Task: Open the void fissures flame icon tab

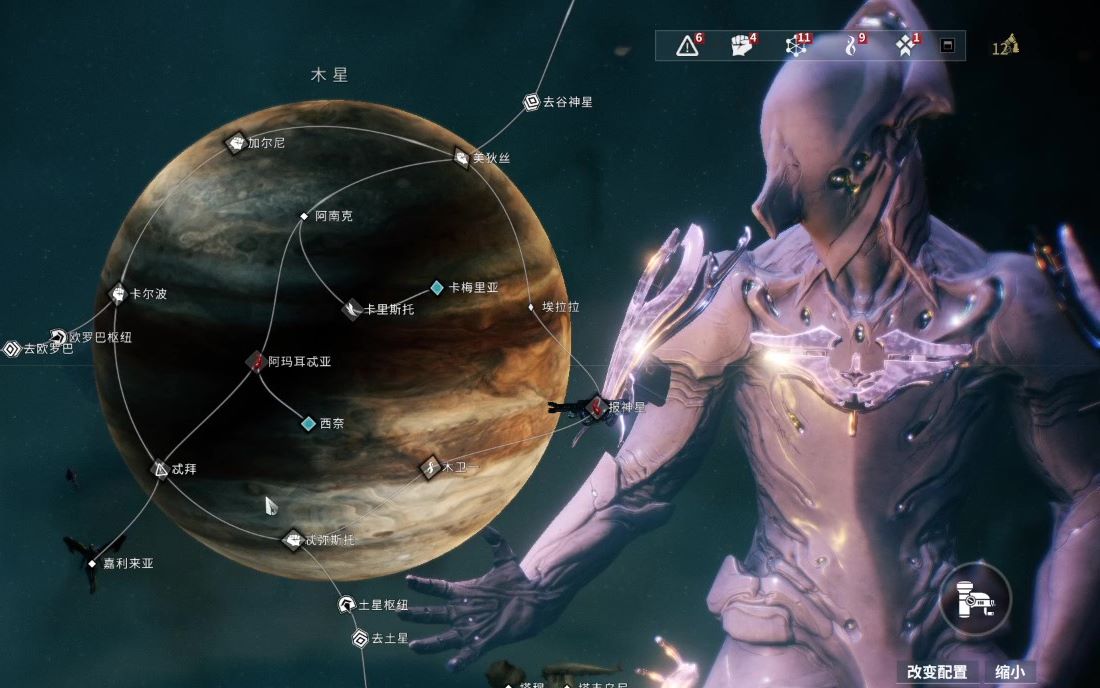Action: [x=851, y=46]
